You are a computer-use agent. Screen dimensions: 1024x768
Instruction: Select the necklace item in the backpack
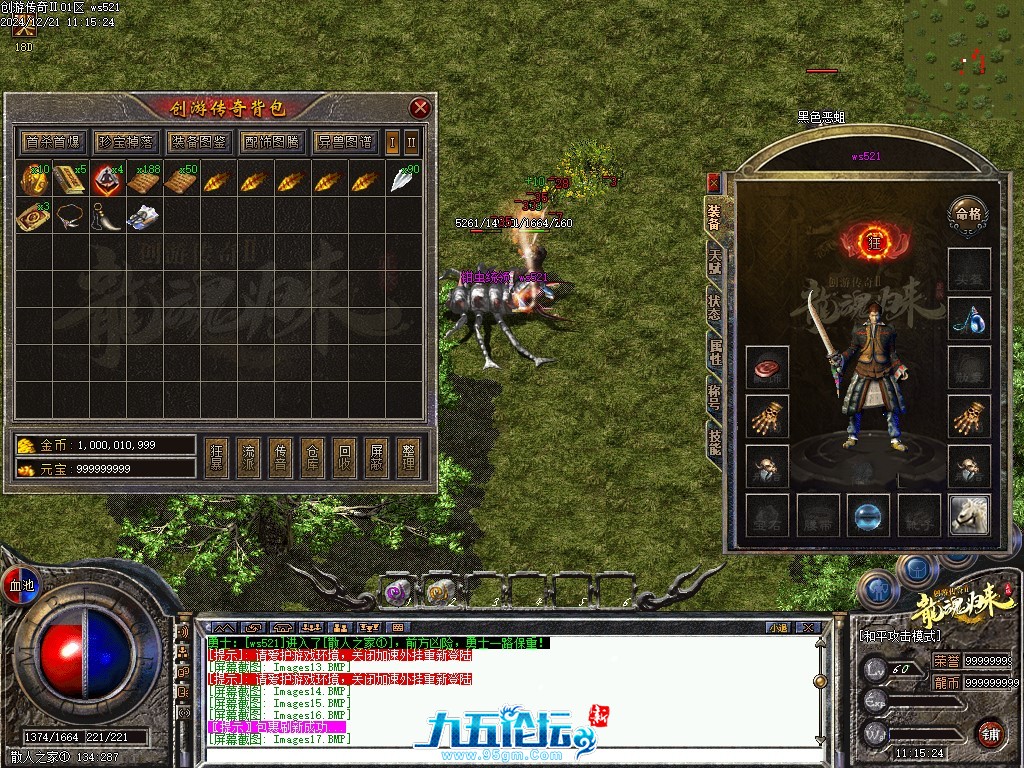click(68, 216)
